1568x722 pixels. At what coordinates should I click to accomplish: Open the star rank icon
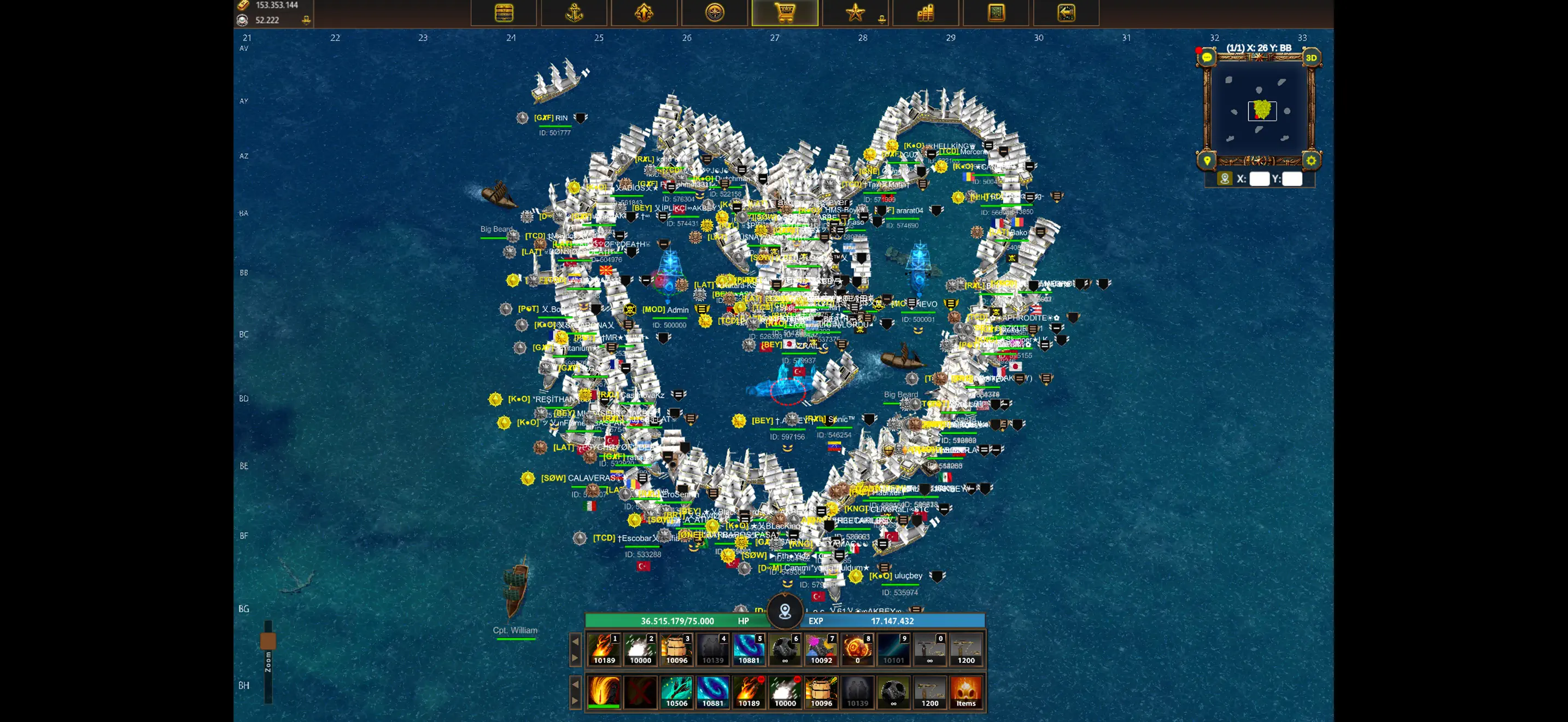pyautogui.click(x=855, y=11)
